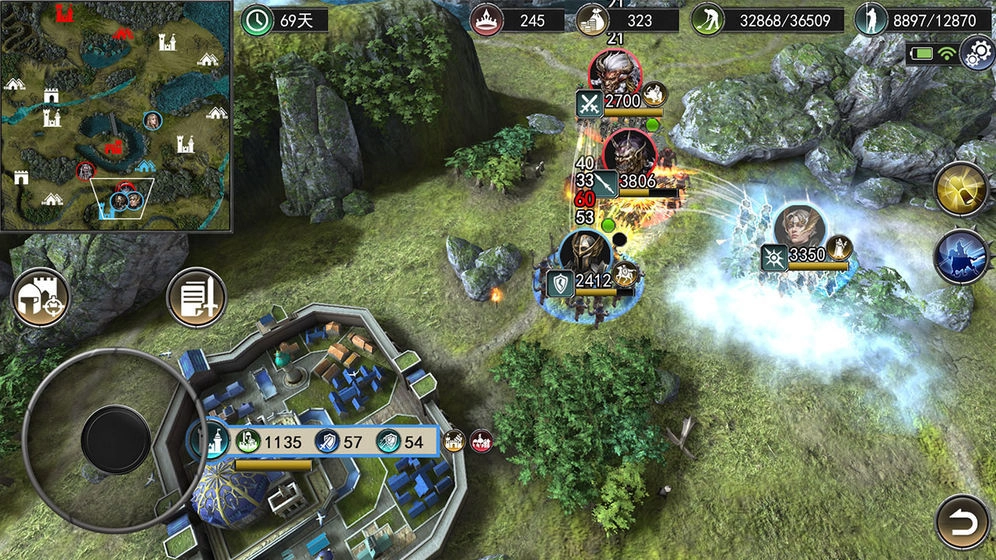Activate the blue cavalry skill button
996x560 pixels.
tap(961, 257)
